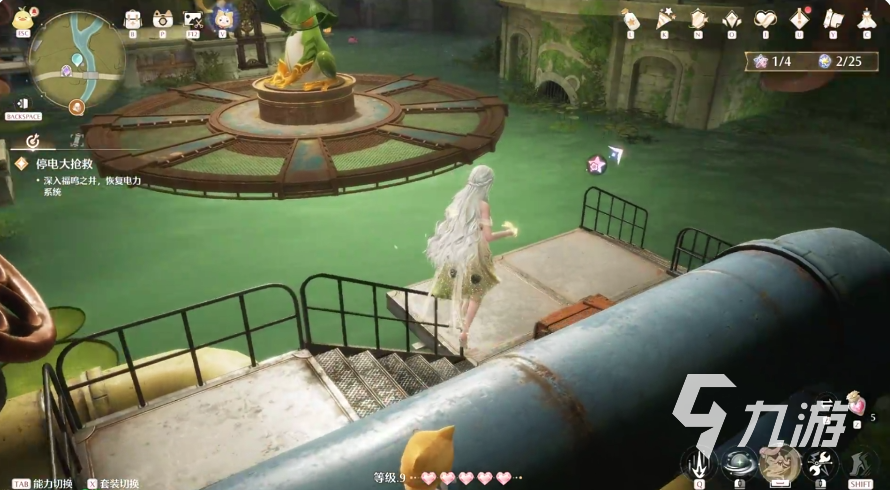Screen dimensions: 890x490
Task: Open the backpack icon
Action: (132, 18)
